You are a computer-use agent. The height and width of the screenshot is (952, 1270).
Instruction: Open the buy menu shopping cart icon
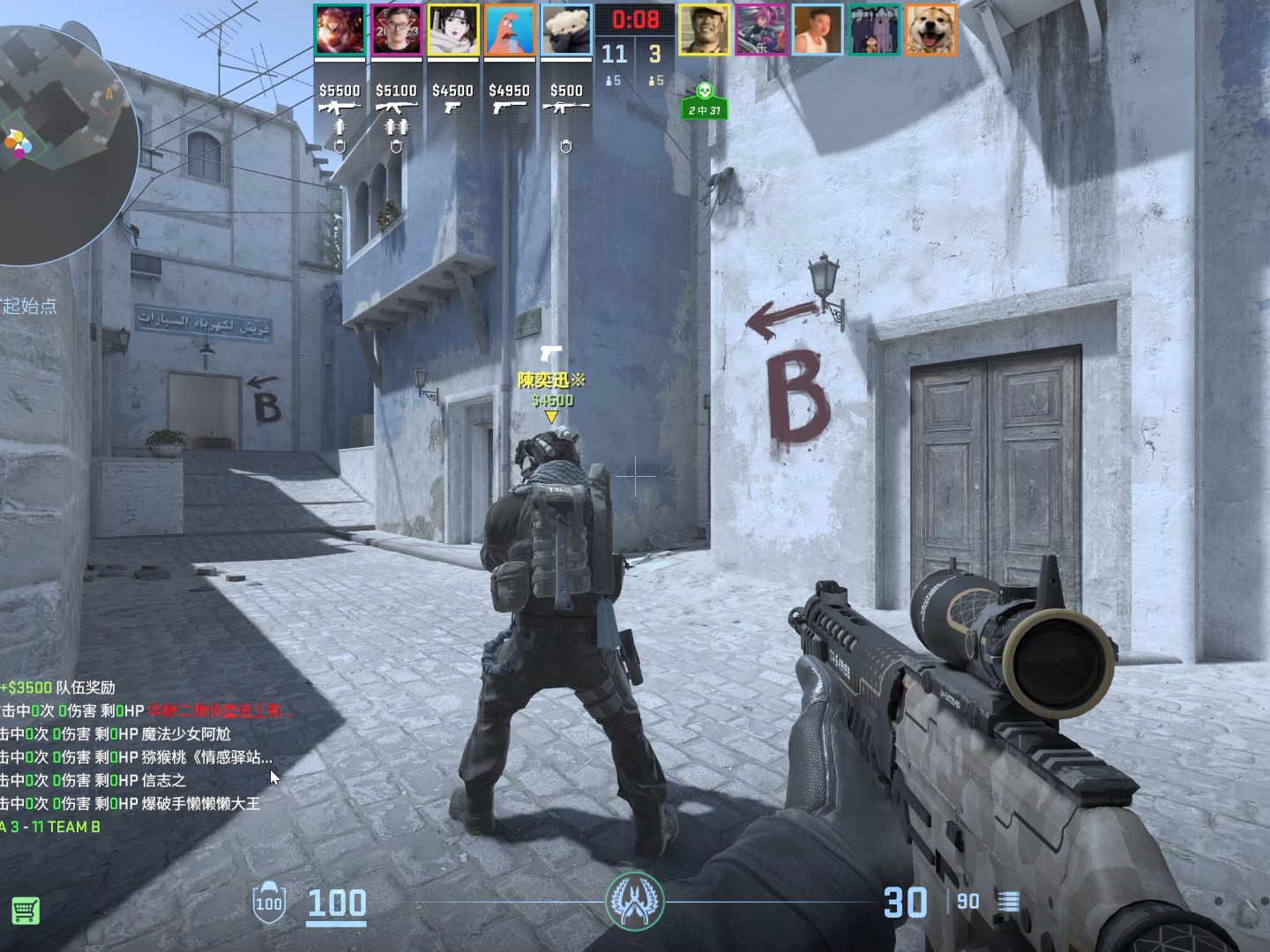tap(25, 910)
